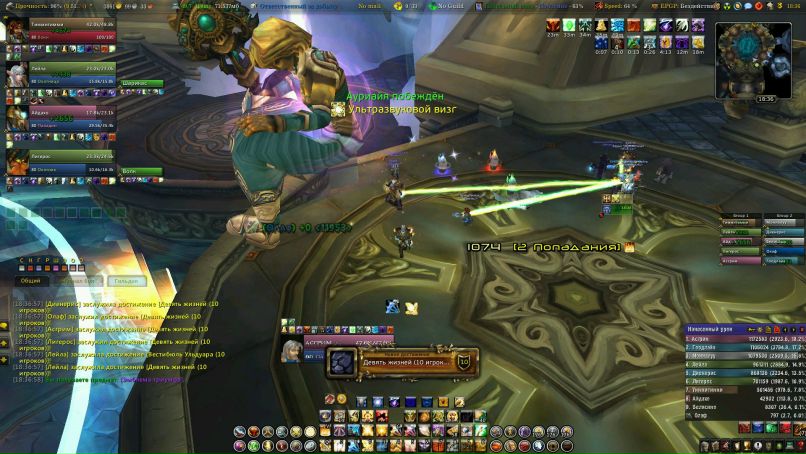Click the Speed readout in top bar
Viewport: 806px width, 454px height.
pyautogui.click(x=617, y=6)
